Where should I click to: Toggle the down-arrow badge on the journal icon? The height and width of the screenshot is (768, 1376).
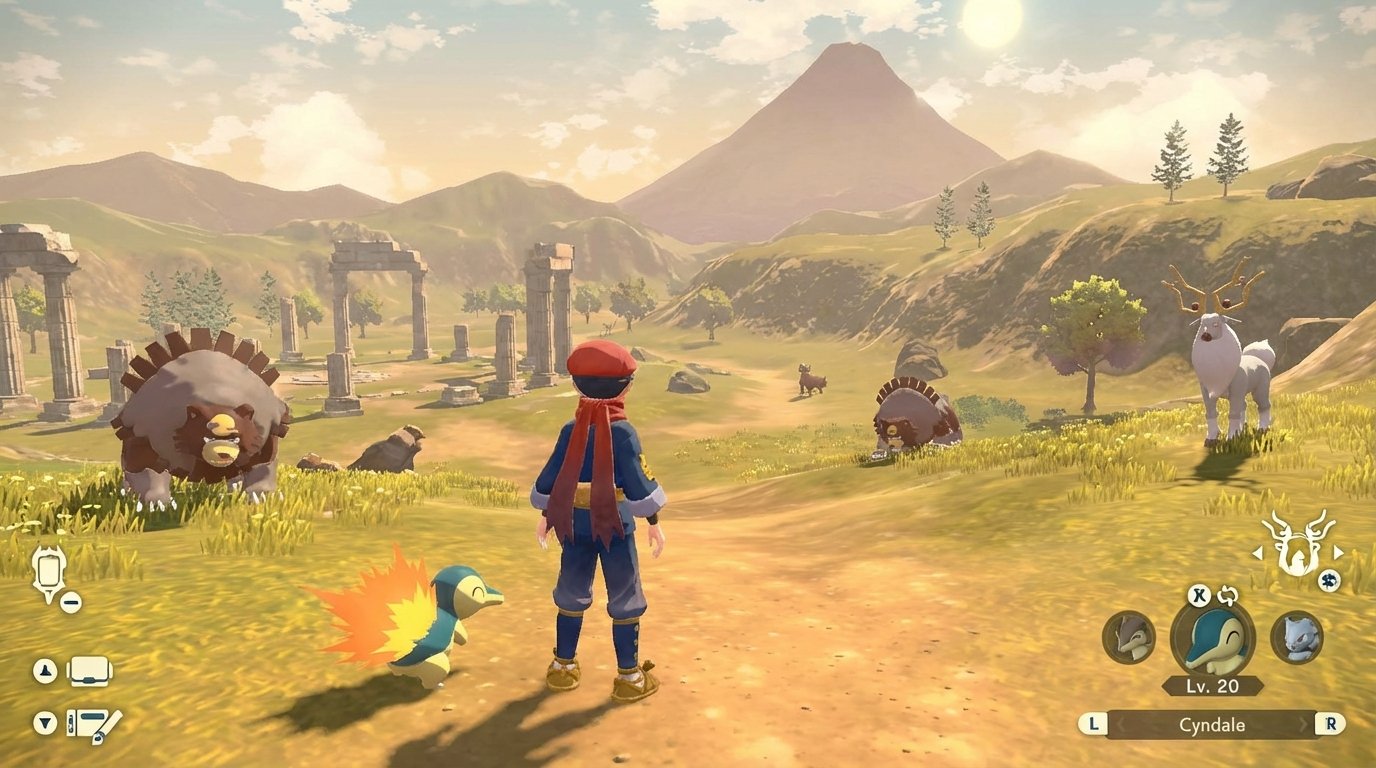44,722
